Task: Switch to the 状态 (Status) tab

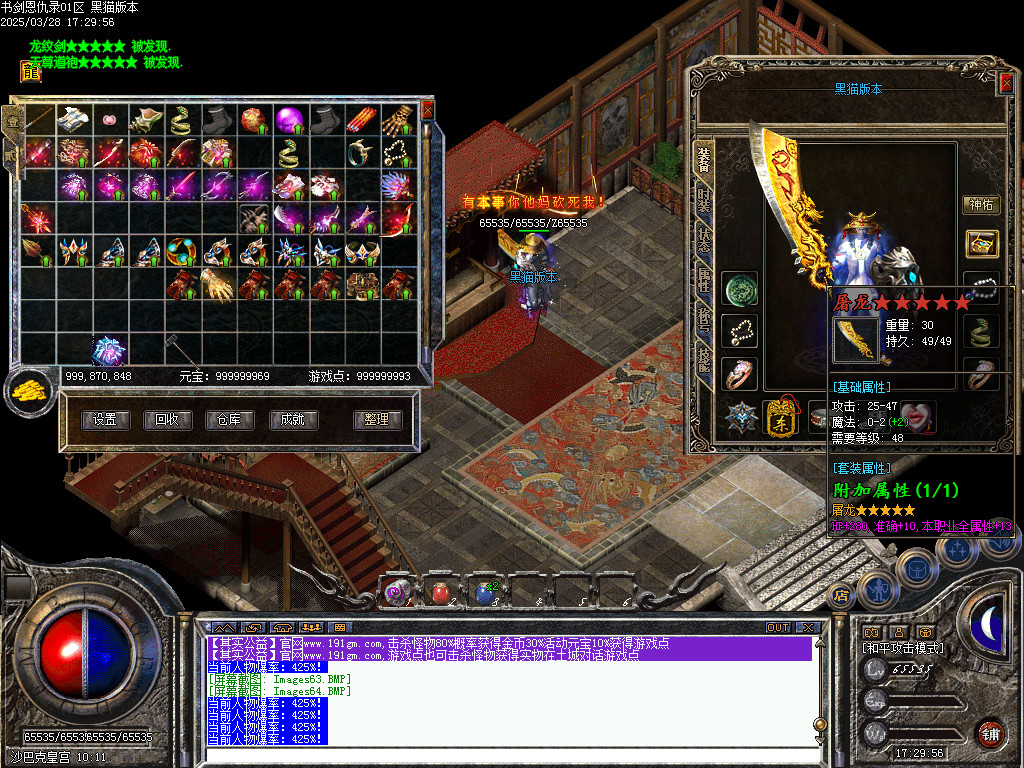Action: [704, 242]
